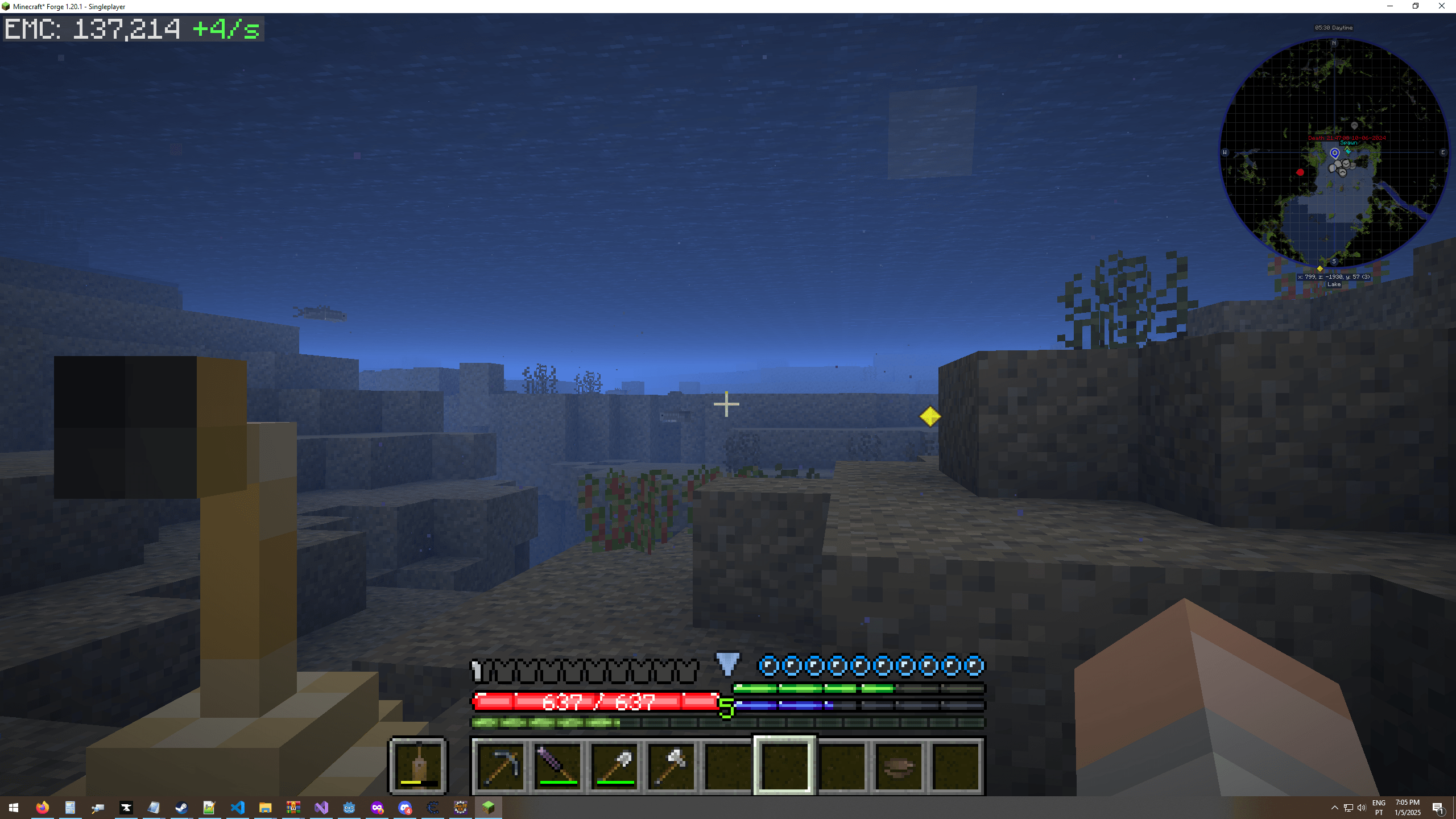
Task: Click the turtle helmet item in the hotbar
Action: pos(897,767)
